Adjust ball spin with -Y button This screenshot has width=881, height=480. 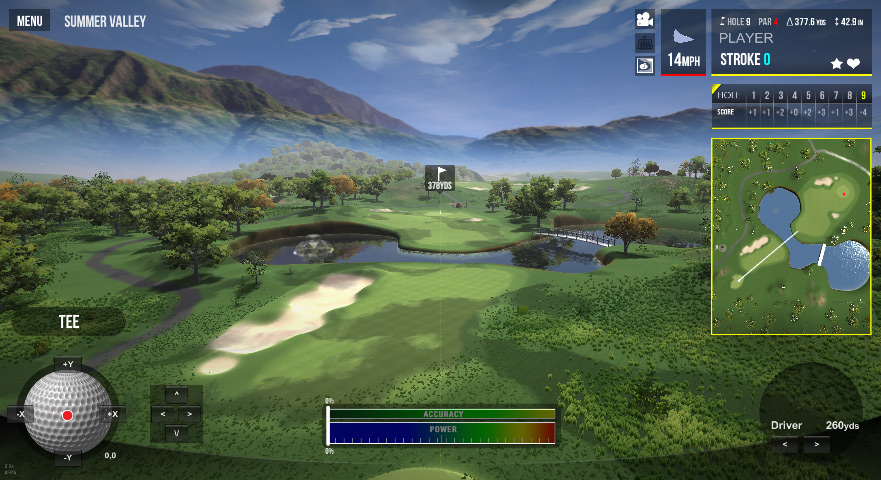68,458
